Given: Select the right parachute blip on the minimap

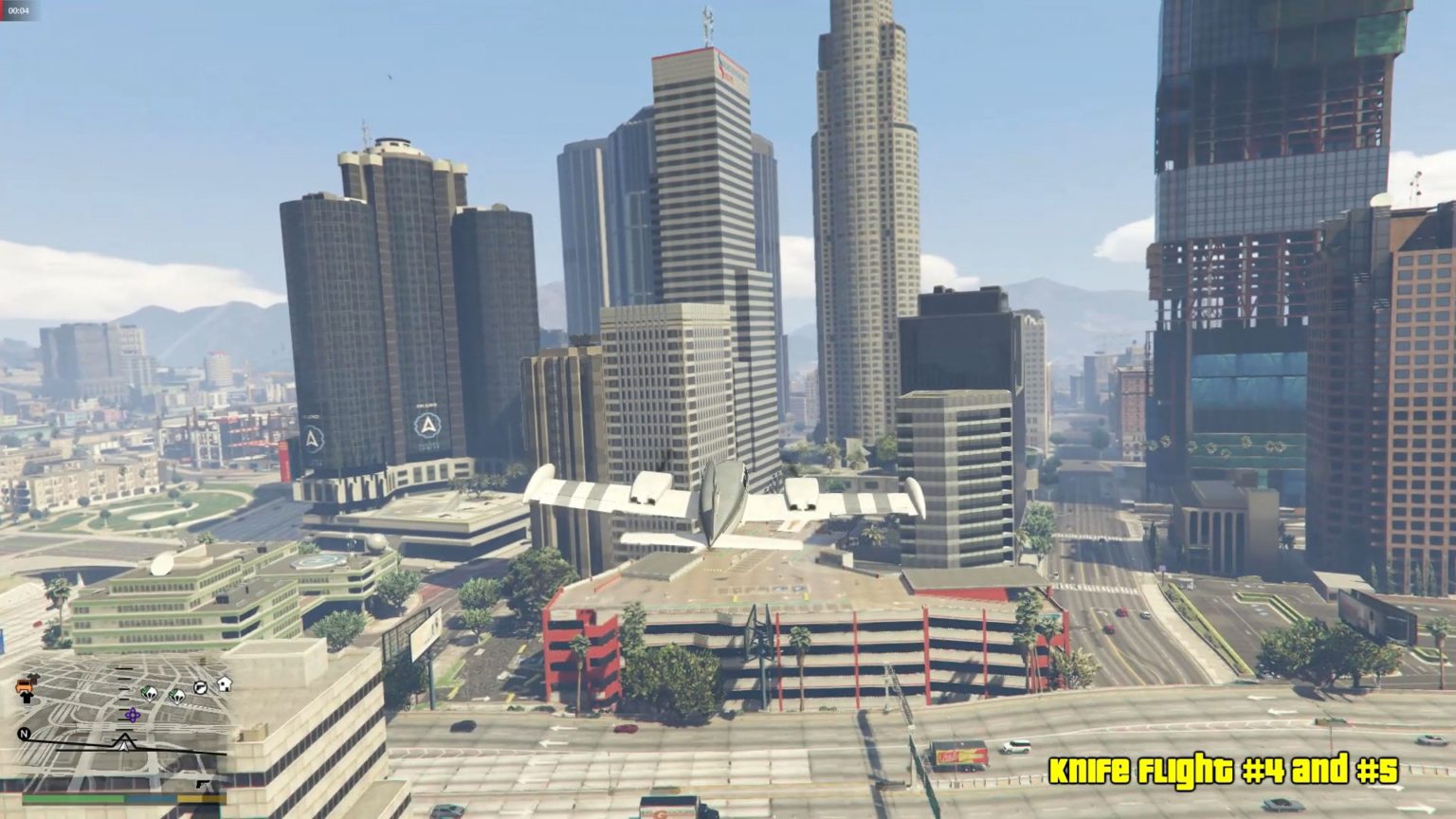Looking at the screenshot, I should pyautogui.click(x=176, y=697).
